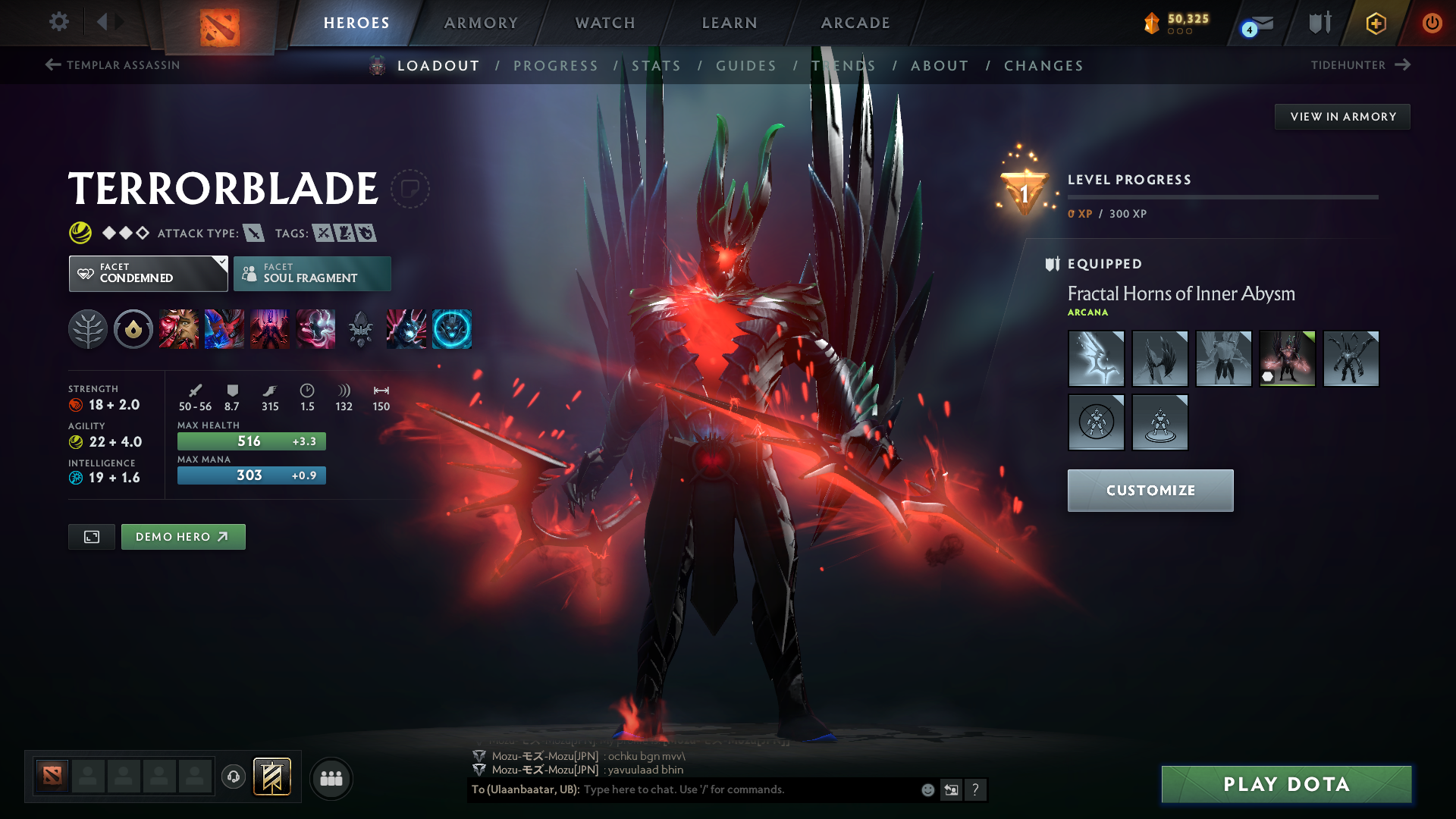Open the dashboard settings gear

(x=59, y=22)
